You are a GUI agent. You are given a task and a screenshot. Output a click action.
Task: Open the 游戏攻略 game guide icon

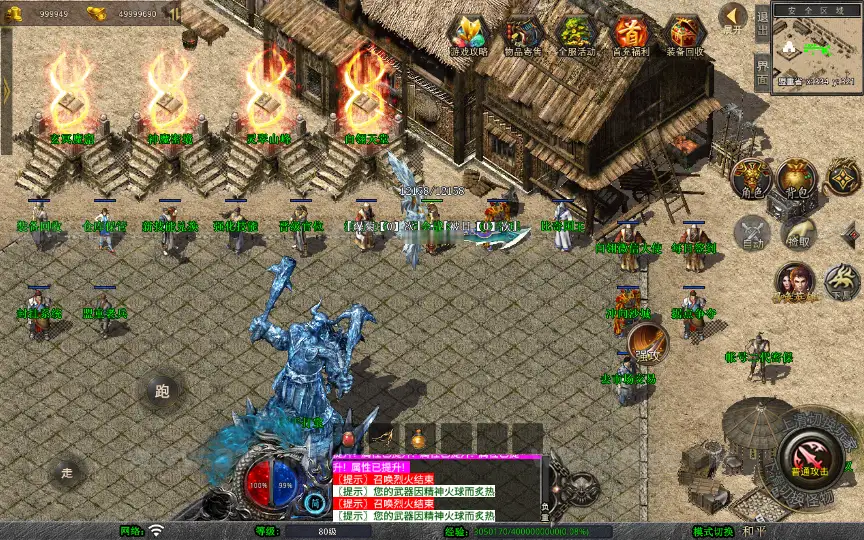(468, 35)
